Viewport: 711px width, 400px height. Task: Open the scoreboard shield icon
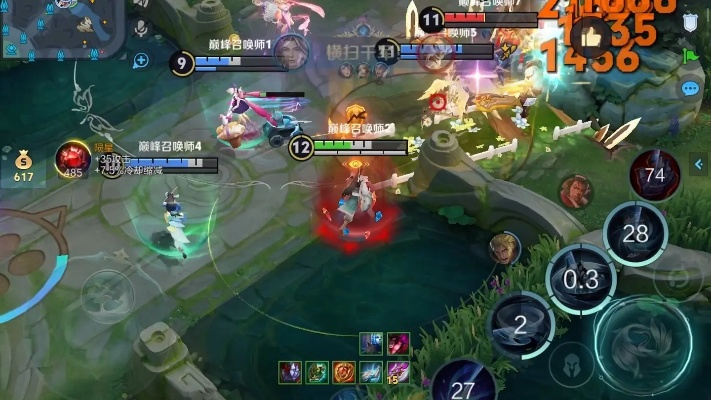(690, 22)
